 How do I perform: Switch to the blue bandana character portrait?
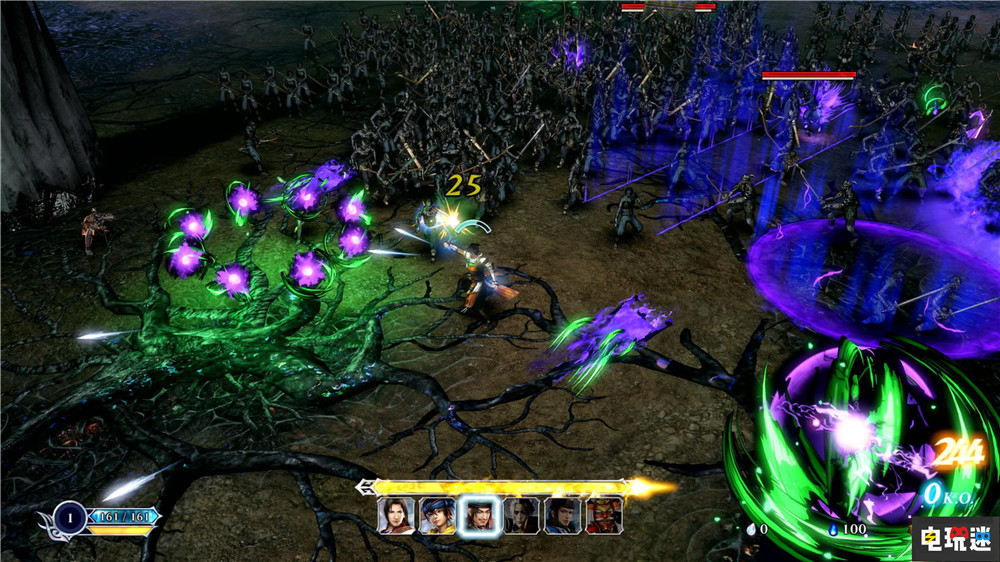pos(438,516)
